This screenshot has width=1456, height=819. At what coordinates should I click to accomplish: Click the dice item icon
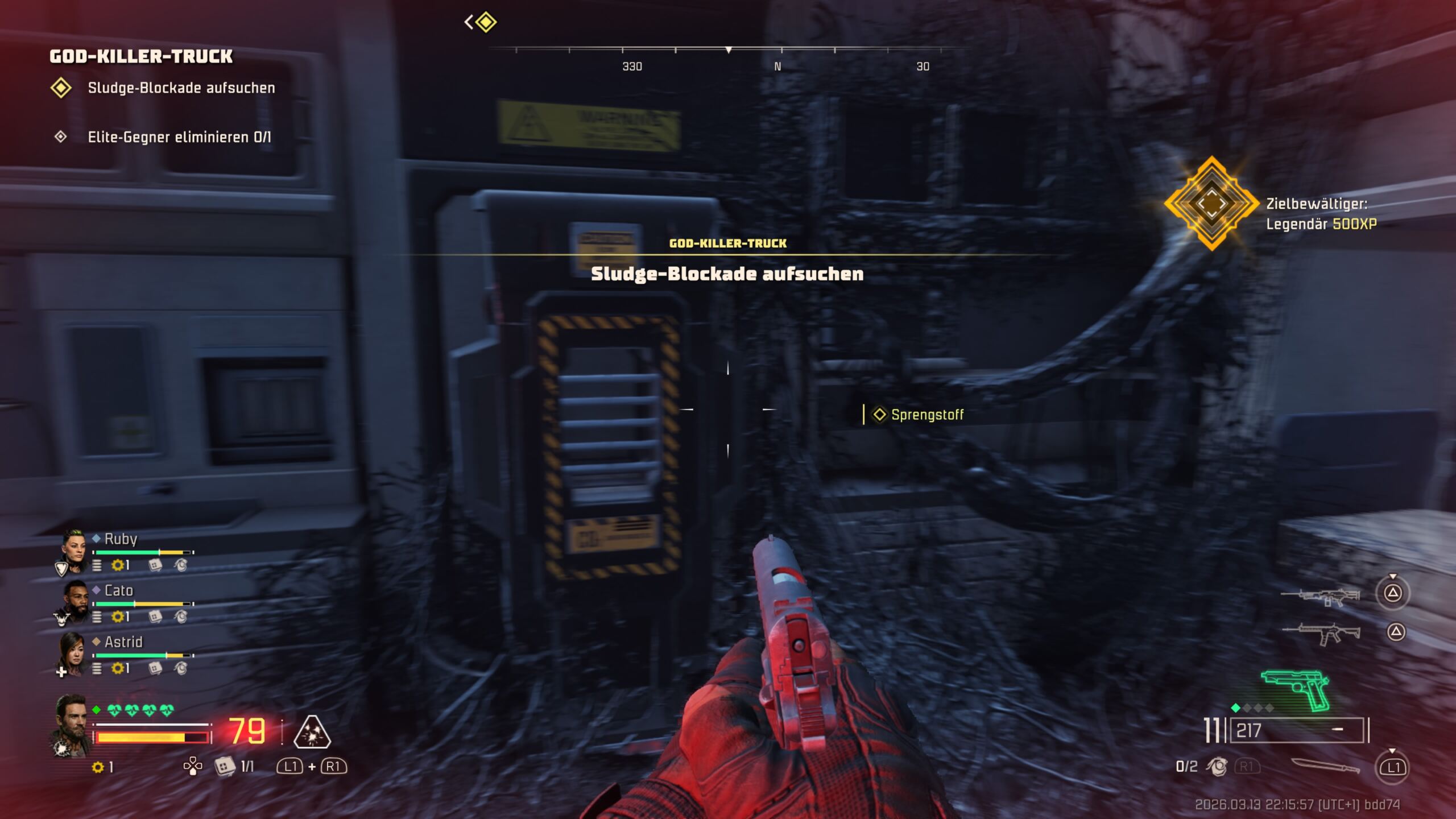point(225,767)
